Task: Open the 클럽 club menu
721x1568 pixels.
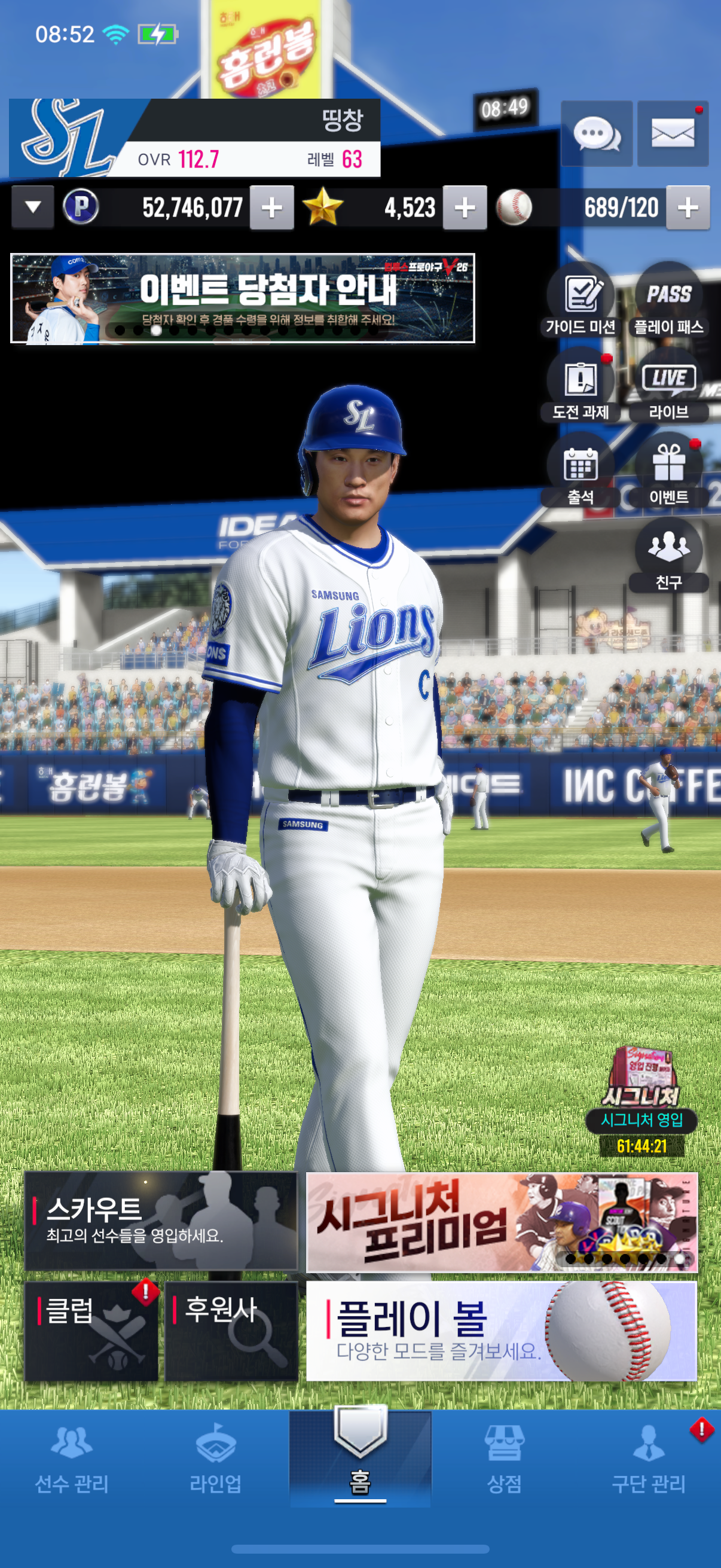Action: point(91,1330)
